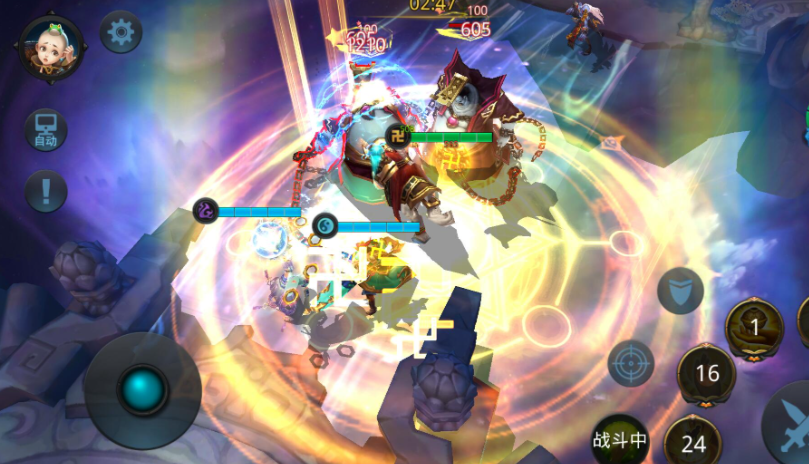
Task: Activate the shield defense button
Action: (680, 291)
